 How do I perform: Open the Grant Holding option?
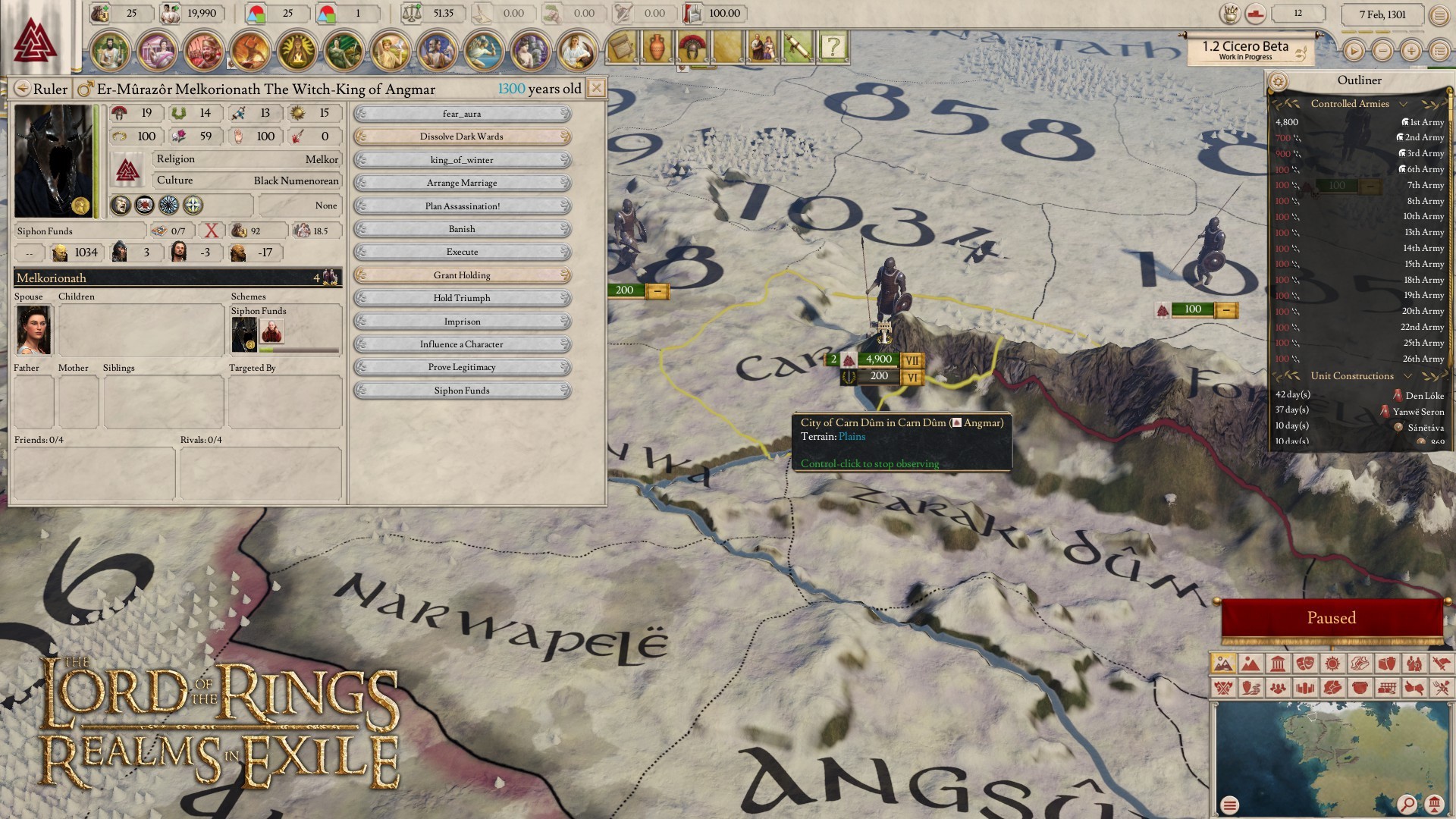[462, 275]
